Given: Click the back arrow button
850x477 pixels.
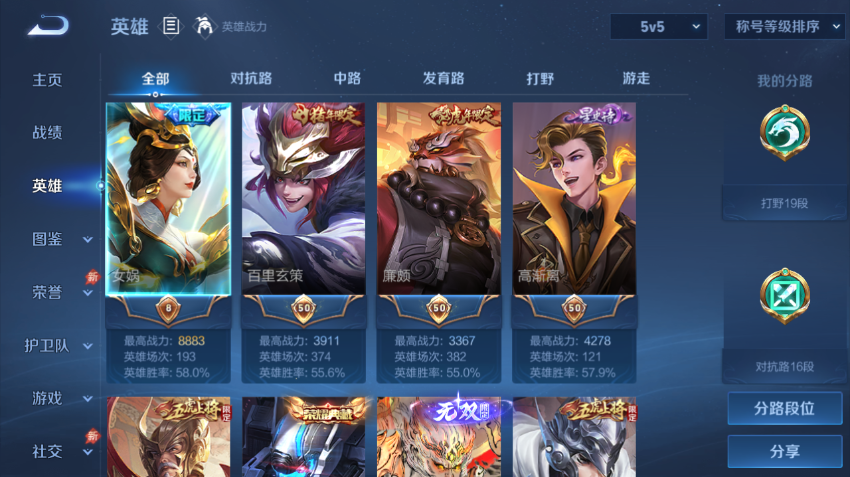Looking at the screenshot, I should (x=47, y=26).
